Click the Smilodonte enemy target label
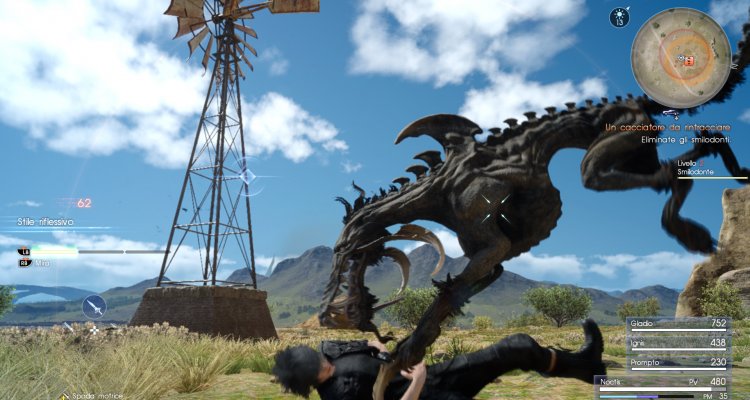 click(697, 172)
